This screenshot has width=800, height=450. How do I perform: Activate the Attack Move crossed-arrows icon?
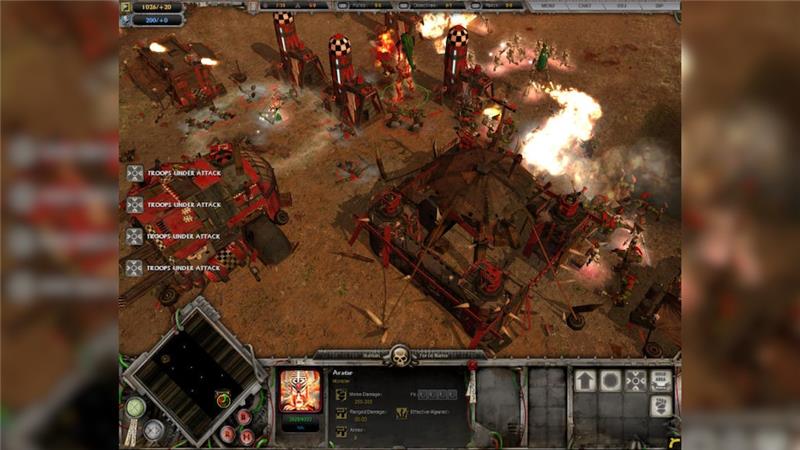(x=635, y=381)
